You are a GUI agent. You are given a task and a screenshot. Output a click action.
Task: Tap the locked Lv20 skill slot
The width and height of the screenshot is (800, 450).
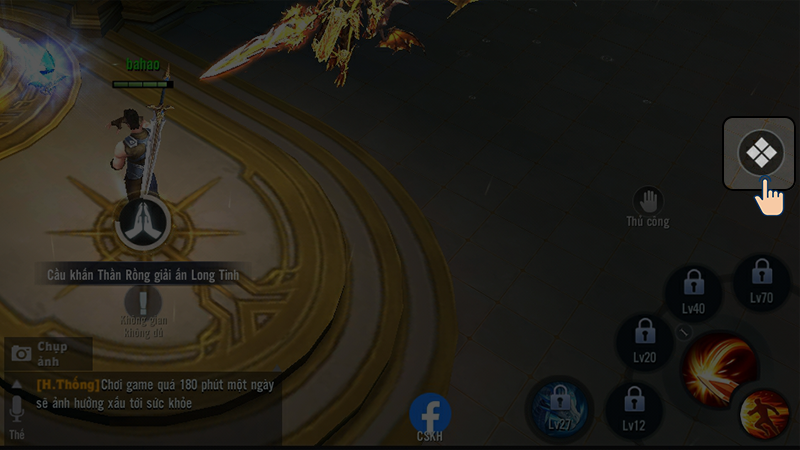click(644, 340)
